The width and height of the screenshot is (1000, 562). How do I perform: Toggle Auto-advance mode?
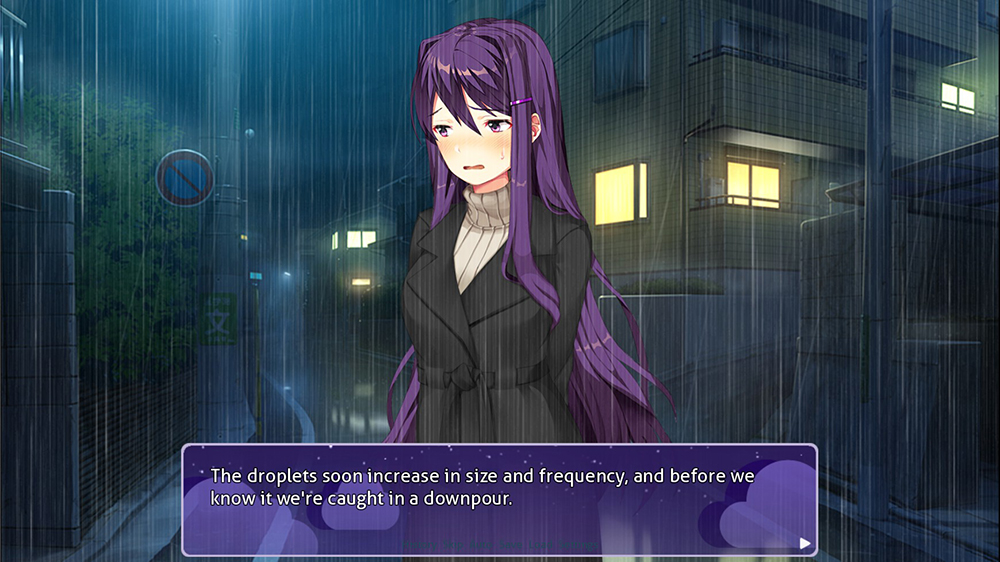coord(481,545)
